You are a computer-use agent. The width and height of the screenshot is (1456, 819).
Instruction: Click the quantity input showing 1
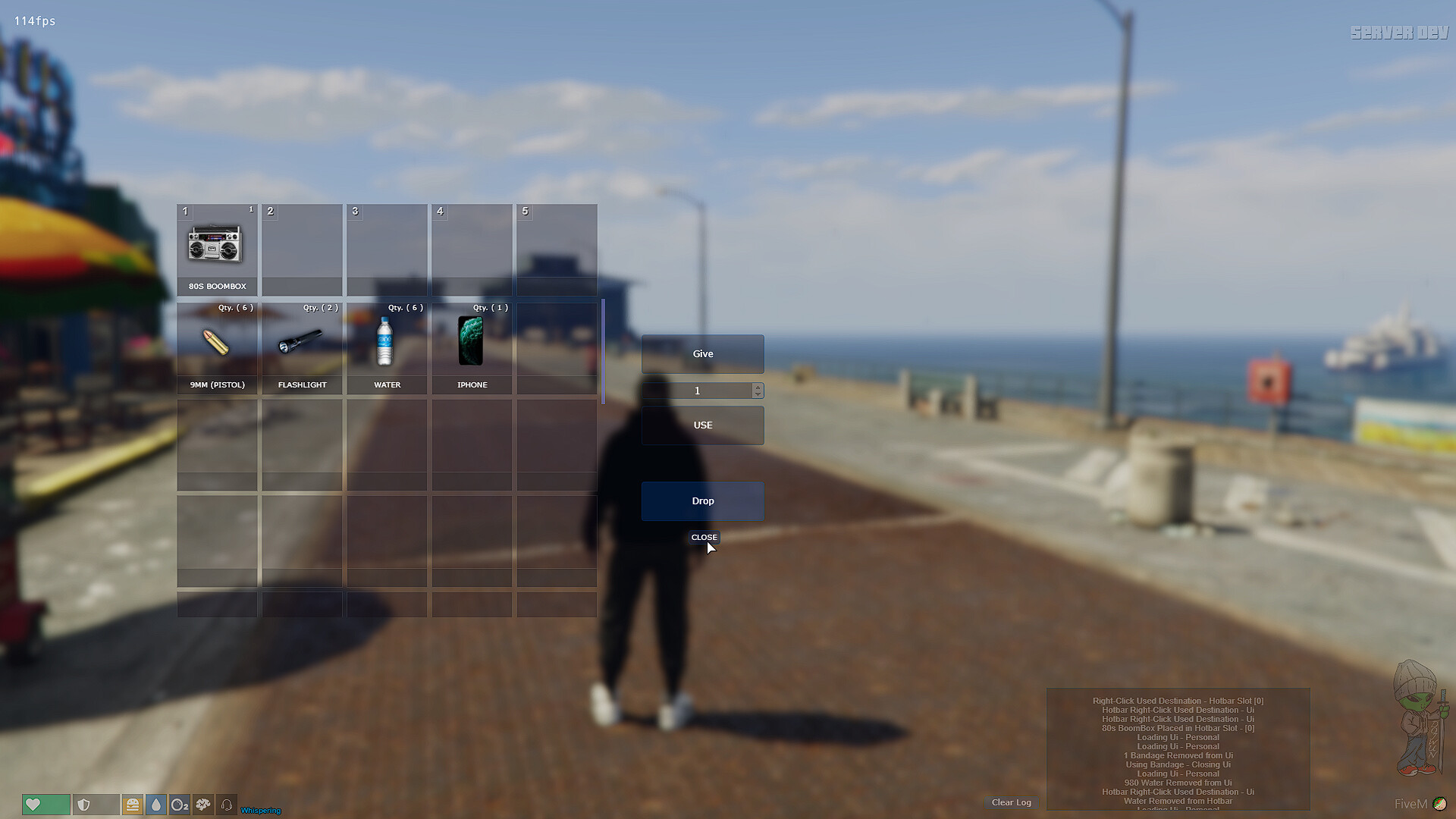[696, 391]
